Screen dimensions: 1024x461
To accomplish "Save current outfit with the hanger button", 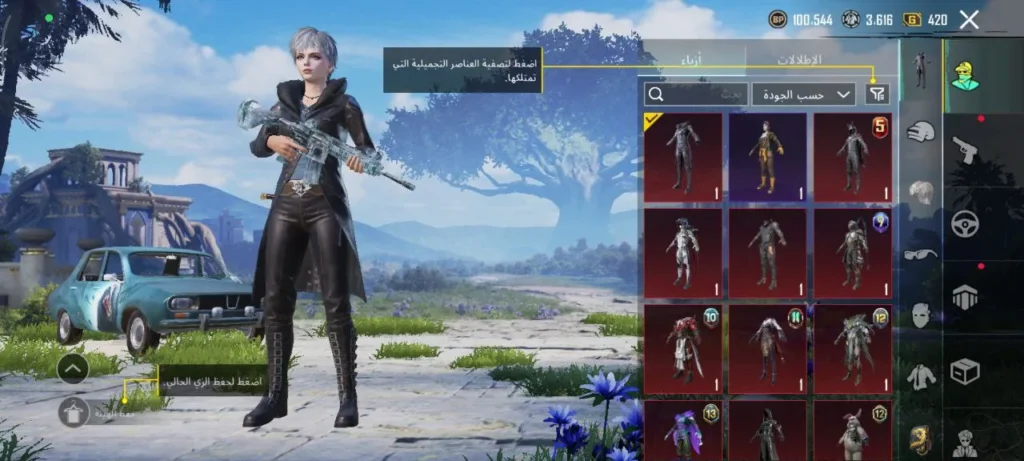I will click(73, 411).
